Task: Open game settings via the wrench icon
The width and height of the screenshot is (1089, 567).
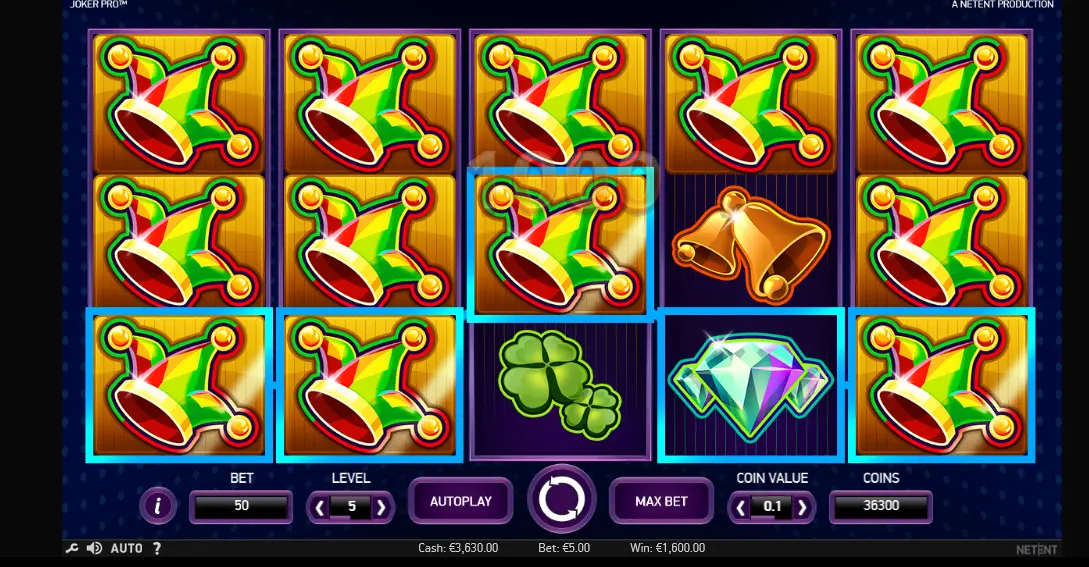Action: click(72, 548)
